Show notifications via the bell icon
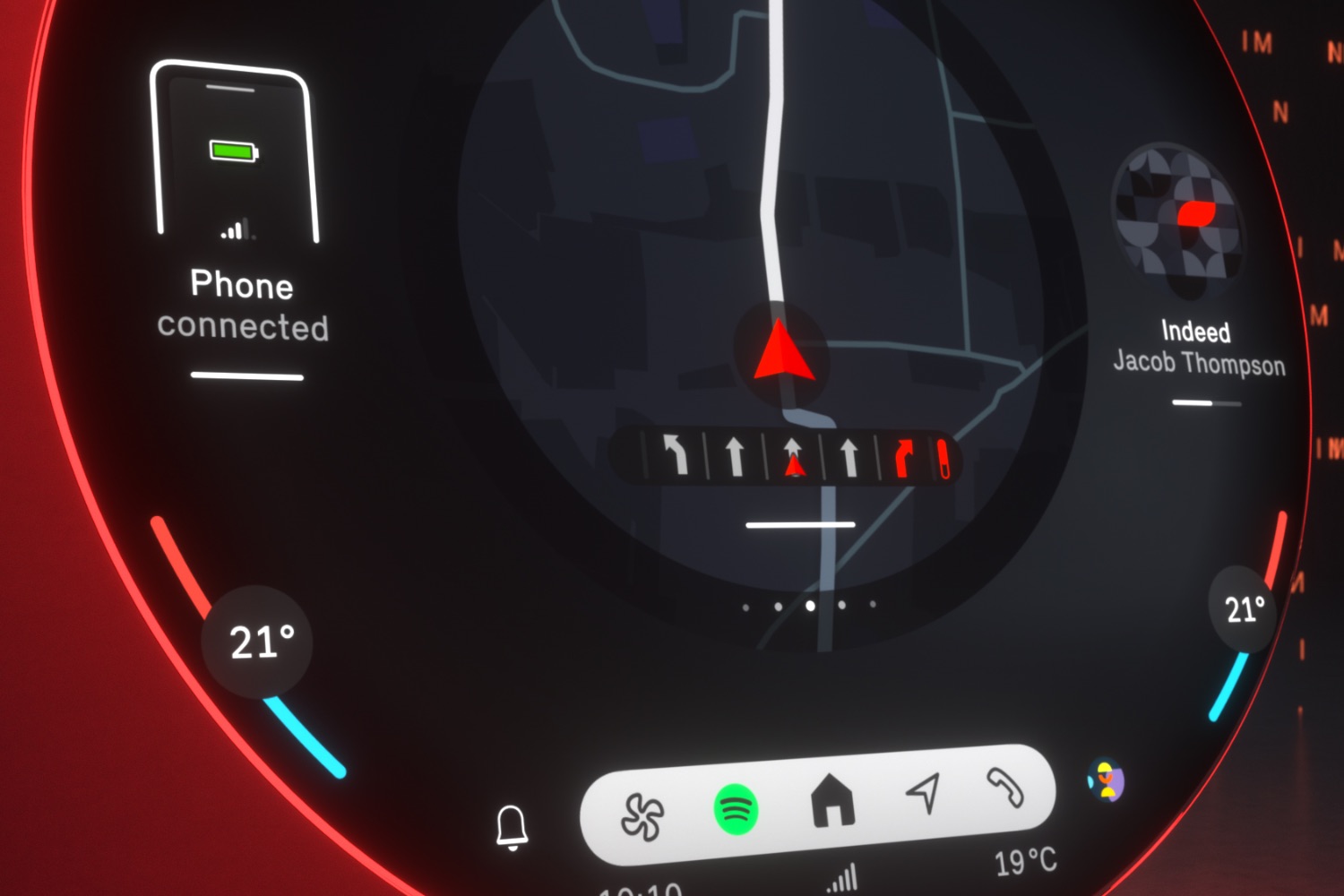1344x896 pixels. pos(512,827)
